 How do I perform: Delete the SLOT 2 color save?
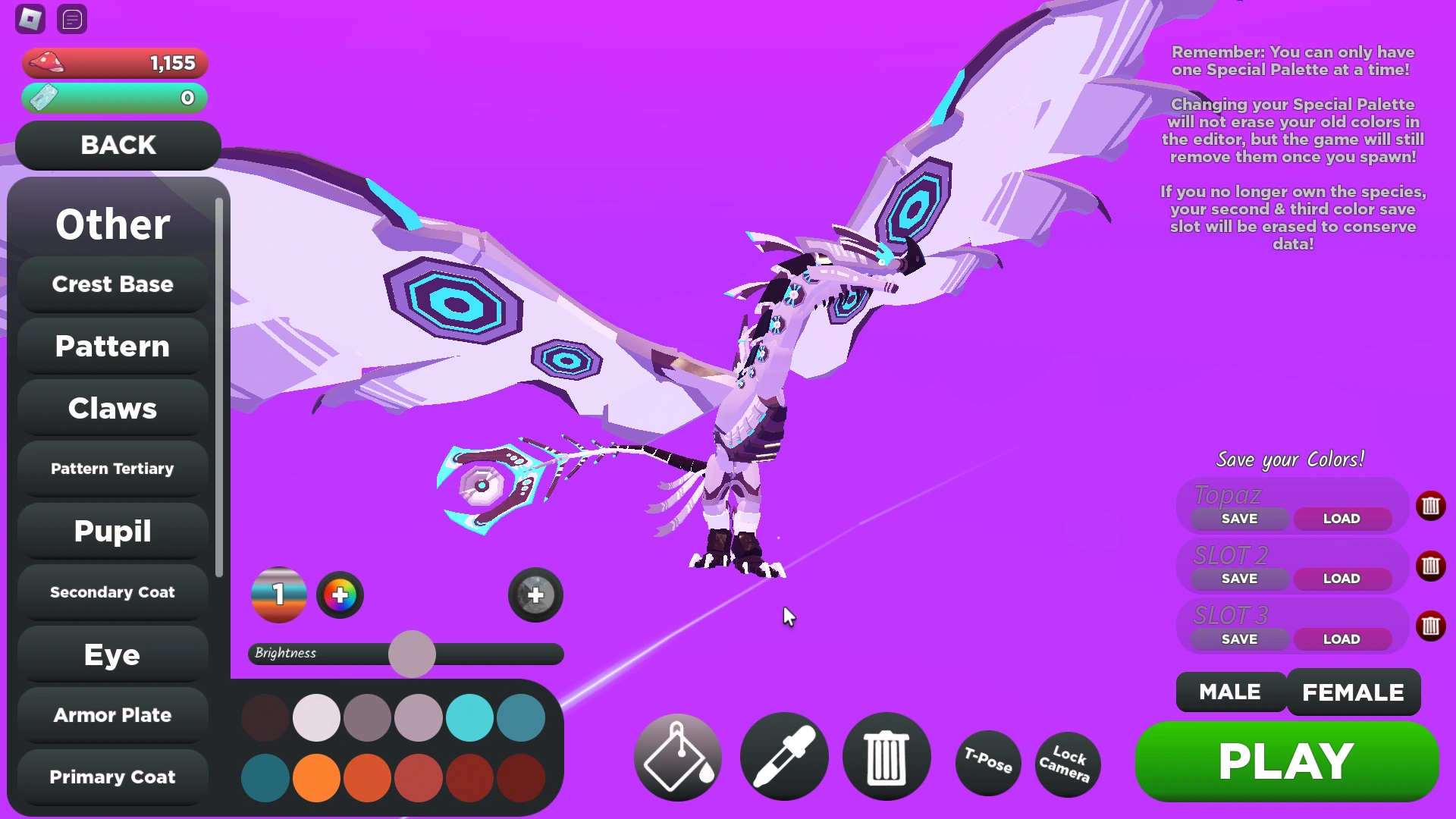click(1432, 566)
